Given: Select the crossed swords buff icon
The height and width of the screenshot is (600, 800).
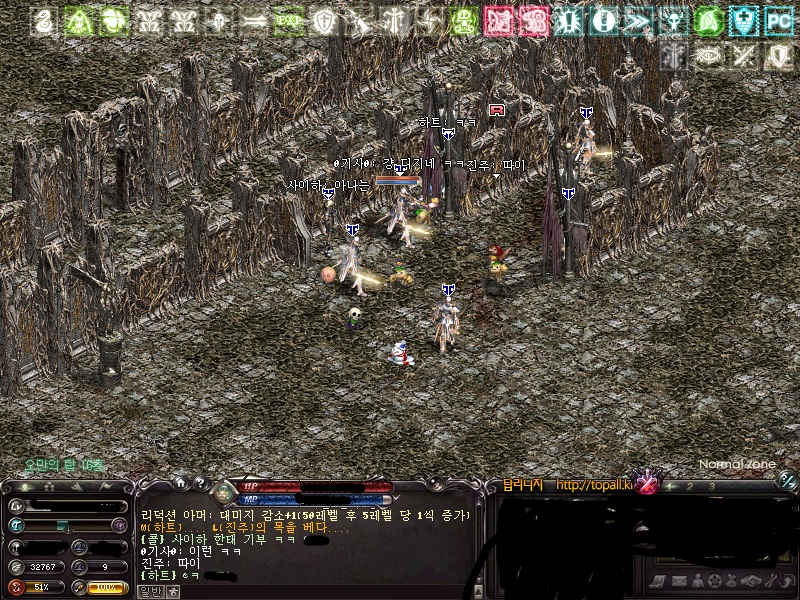Looking at the screenshot, I should (742, 55).
